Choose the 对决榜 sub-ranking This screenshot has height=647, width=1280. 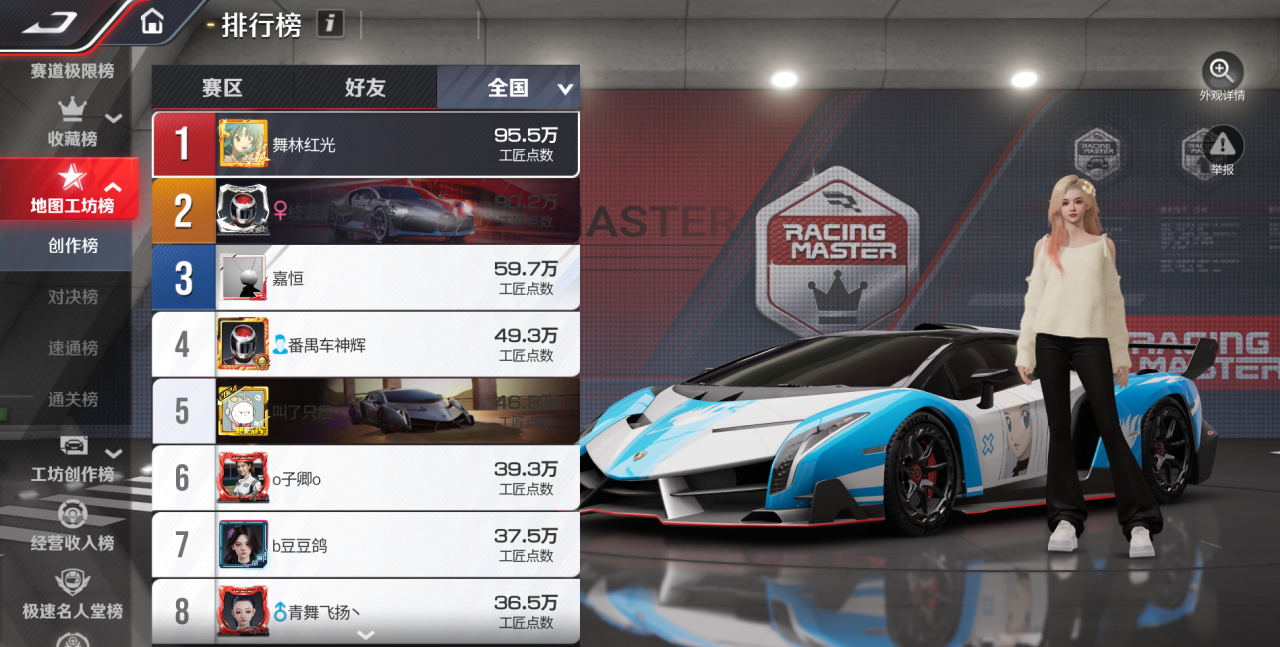72,297
